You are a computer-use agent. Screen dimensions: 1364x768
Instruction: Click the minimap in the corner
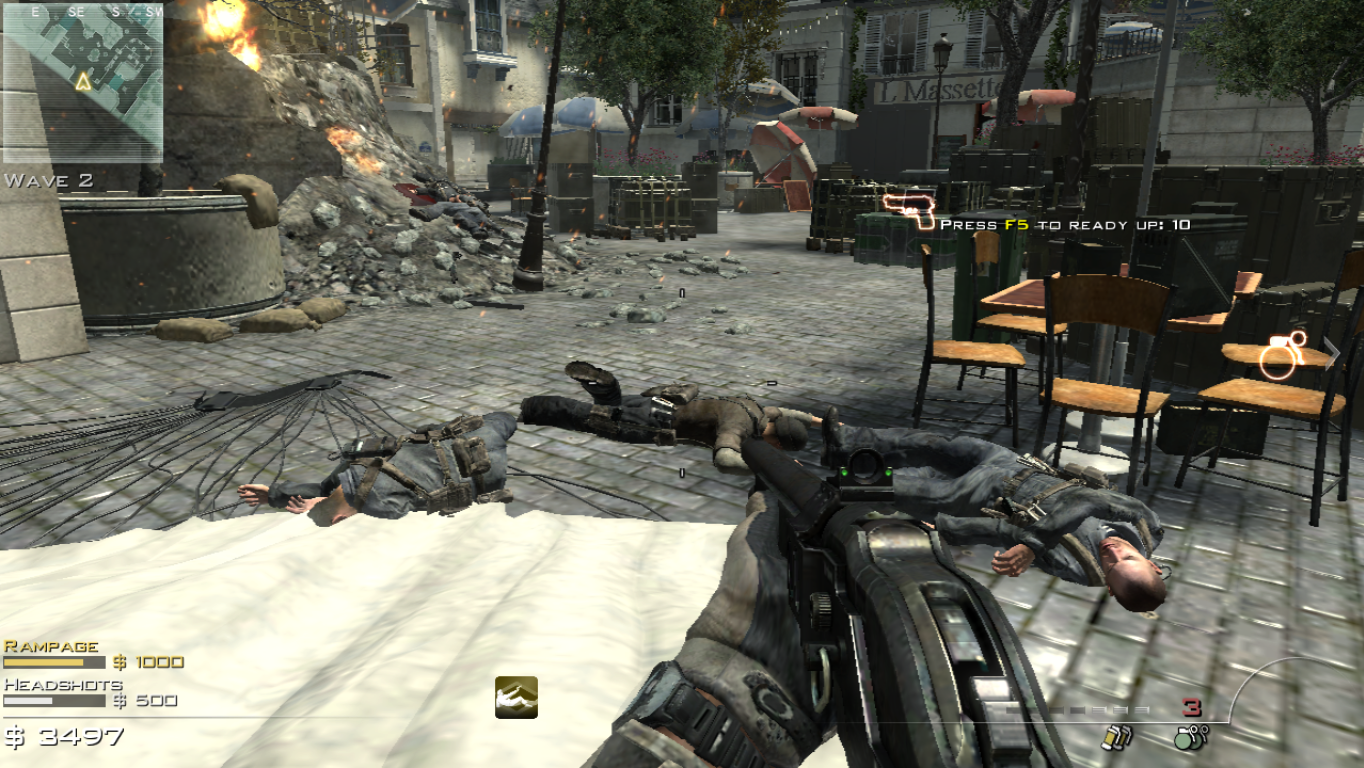coord(82,82)
